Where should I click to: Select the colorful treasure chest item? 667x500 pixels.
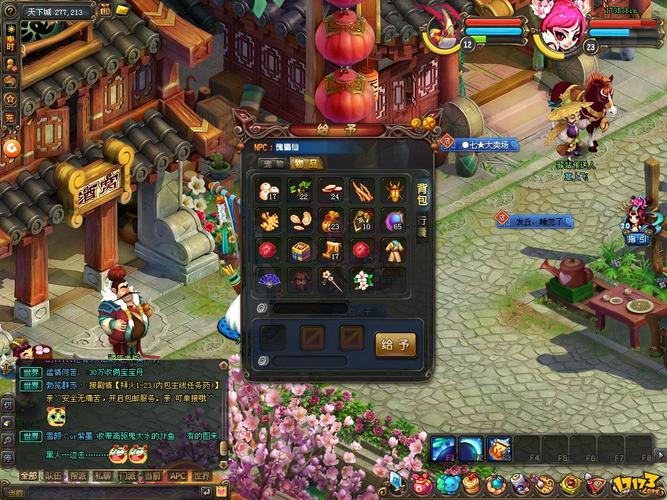[x=301, y=250]
